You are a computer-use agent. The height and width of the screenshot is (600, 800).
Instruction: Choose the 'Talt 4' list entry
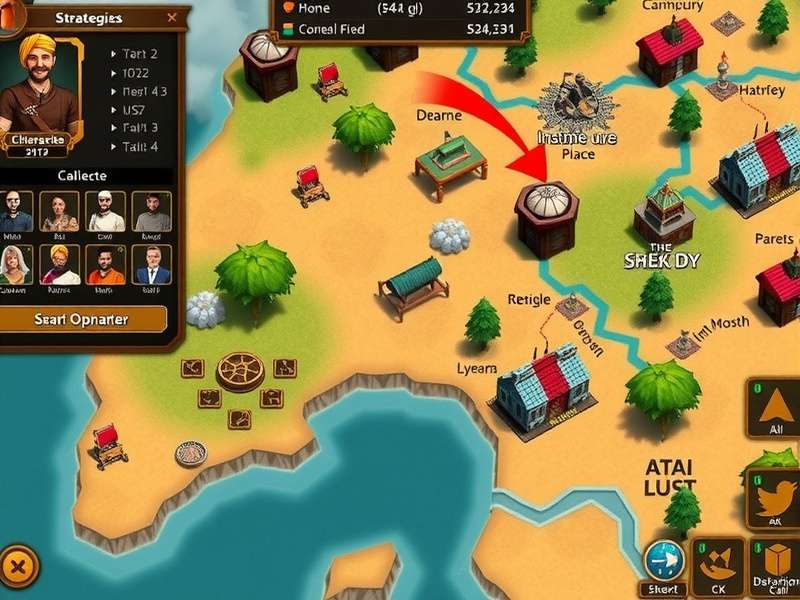pyautogui.click(x=139, y=146)
